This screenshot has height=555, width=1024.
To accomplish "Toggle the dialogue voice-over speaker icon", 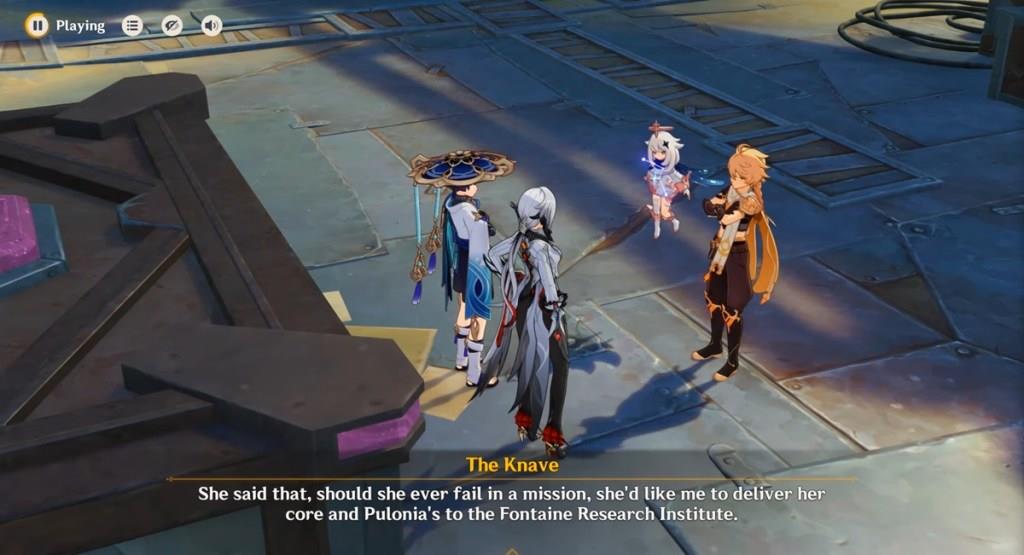I will pyautogui.click(x=211, y=26).
